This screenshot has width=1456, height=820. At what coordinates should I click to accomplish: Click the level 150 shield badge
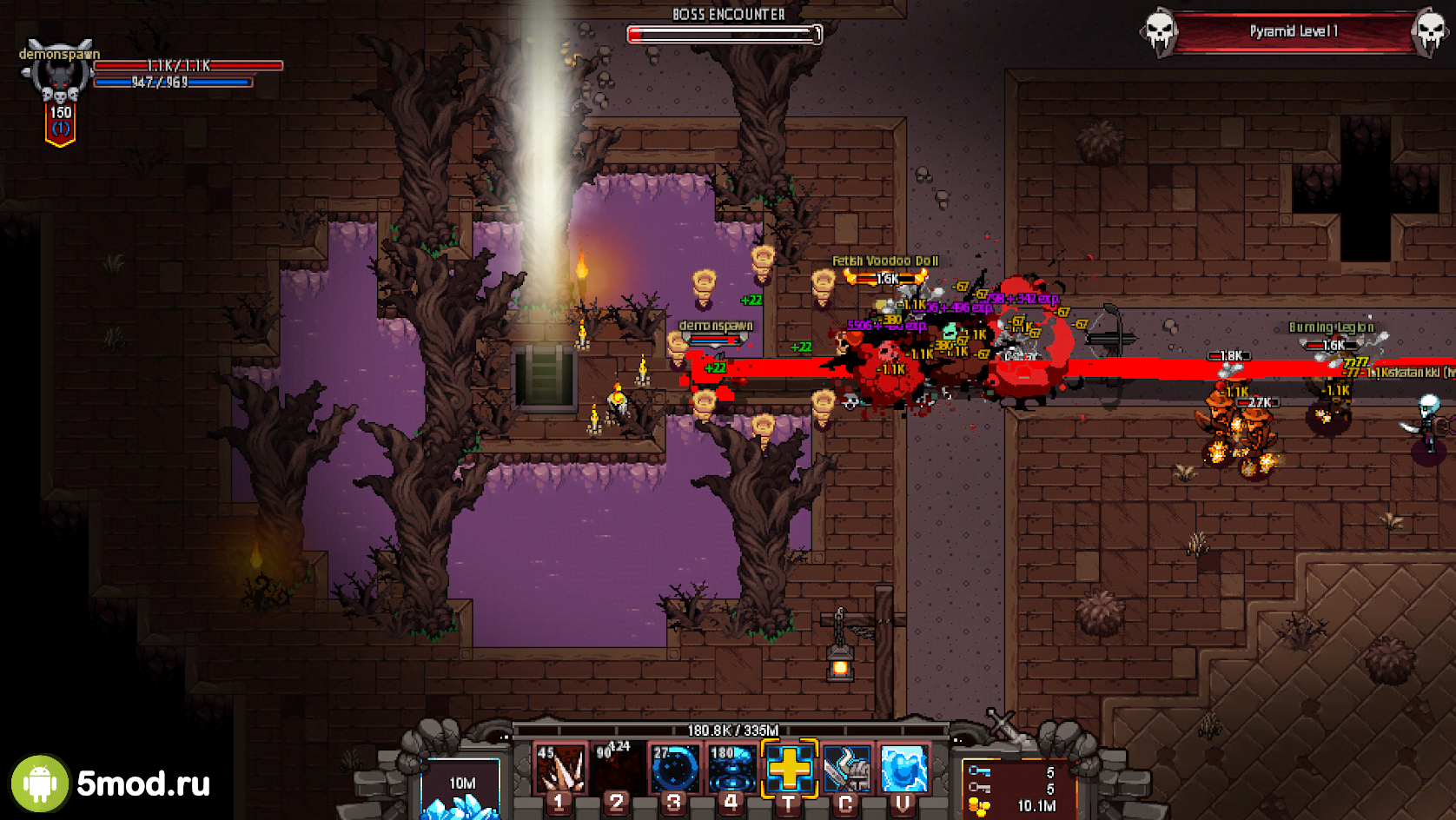click(60, 122)
